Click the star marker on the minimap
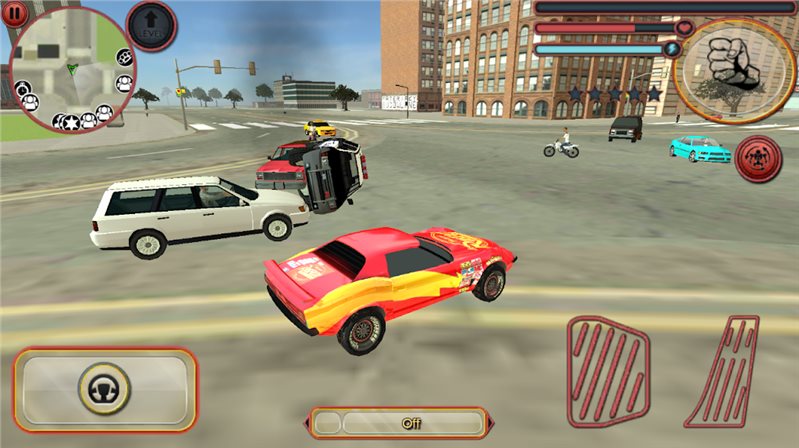The height and width of the screenshot is (448, 799). pyautogui.click(x=72, y=122)
